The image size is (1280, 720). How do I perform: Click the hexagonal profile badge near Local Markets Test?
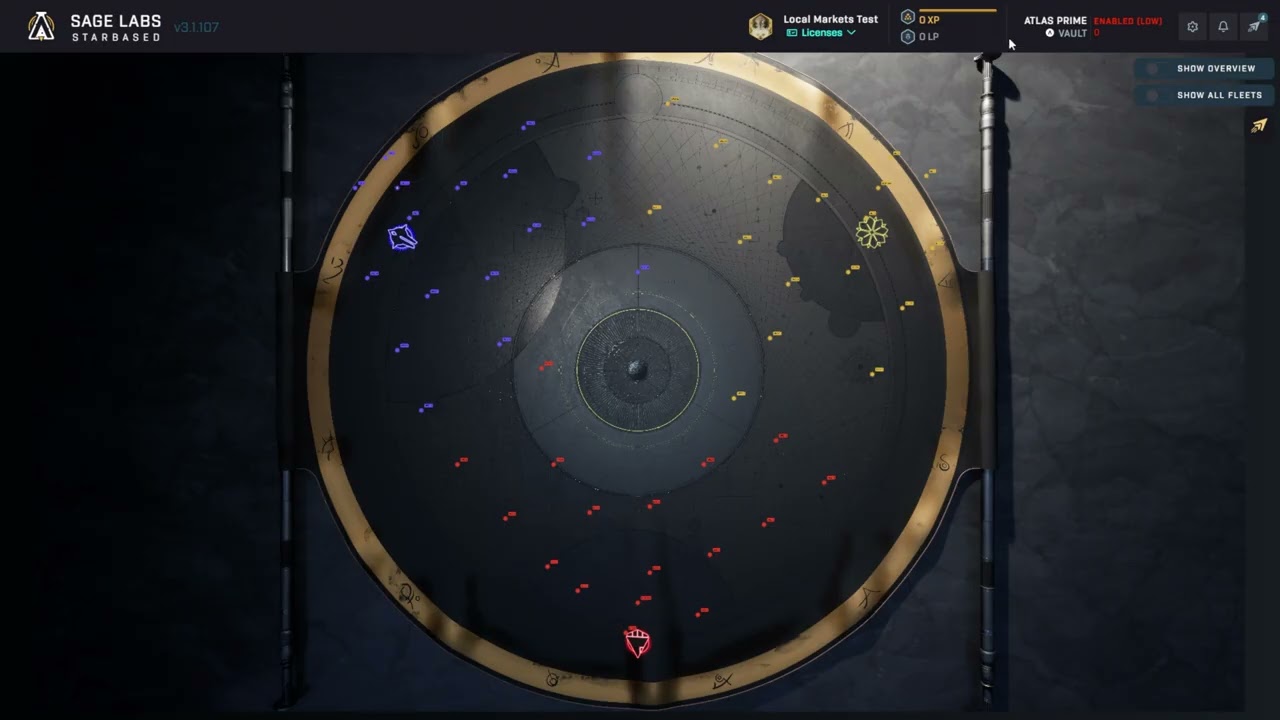click(760, 26)
